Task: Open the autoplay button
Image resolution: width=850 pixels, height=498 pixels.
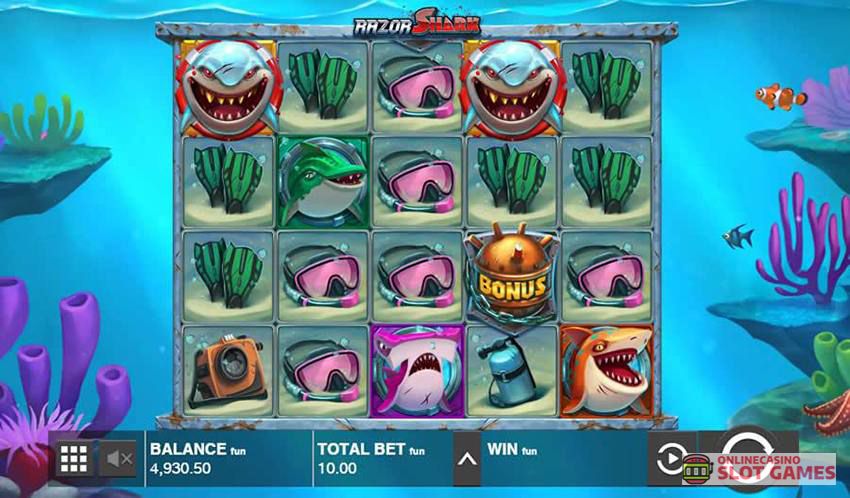Action: pos(669,458)
